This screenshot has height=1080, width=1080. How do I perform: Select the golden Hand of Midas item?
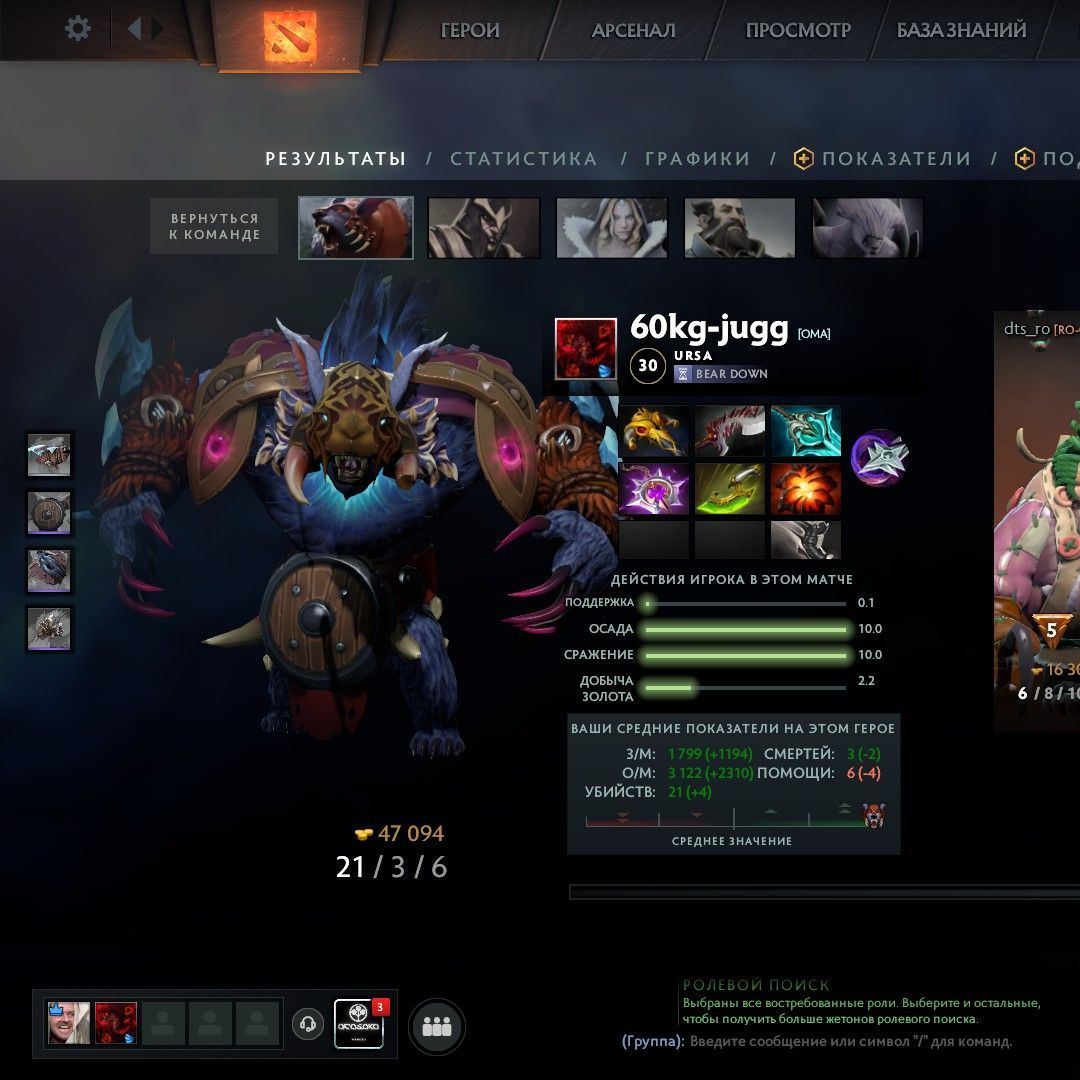[654, 431]
